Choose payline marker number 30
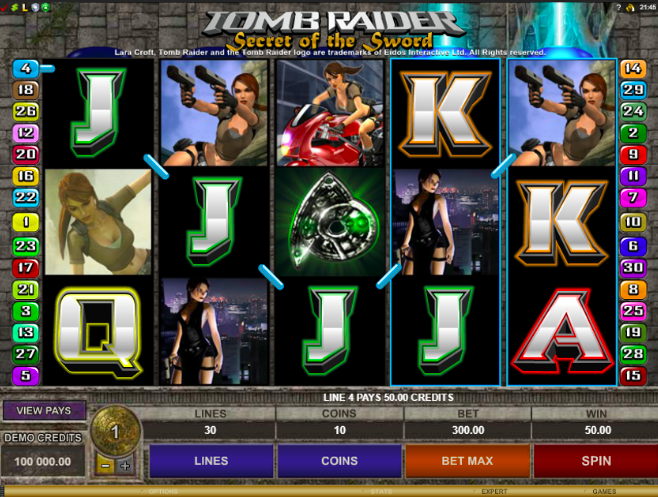This screenshot has height=497, width=658. (x=632, y=266)
